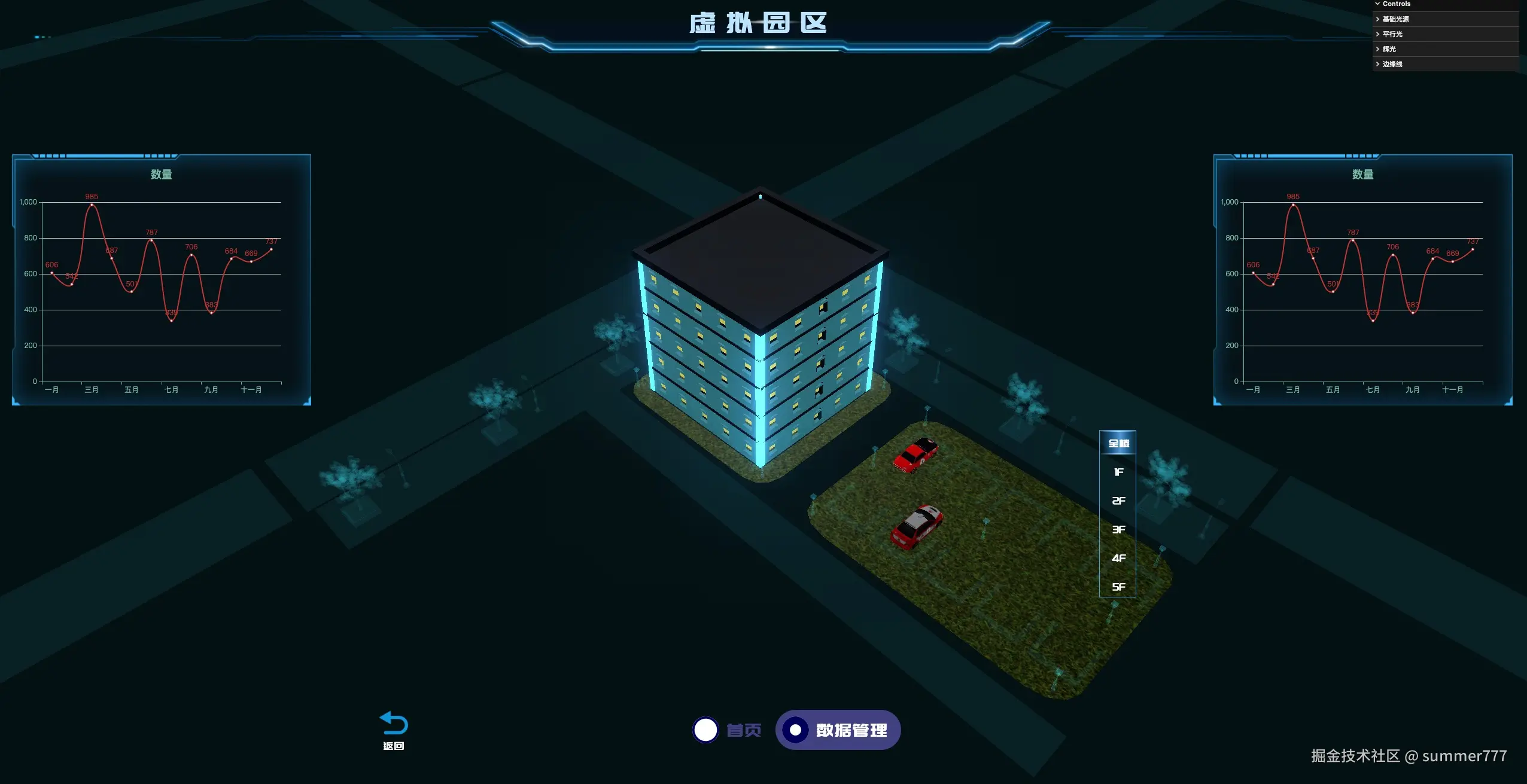Show the whole building with 全楼
This screenshot has width=1527, height=784.
coord(1118,443)
